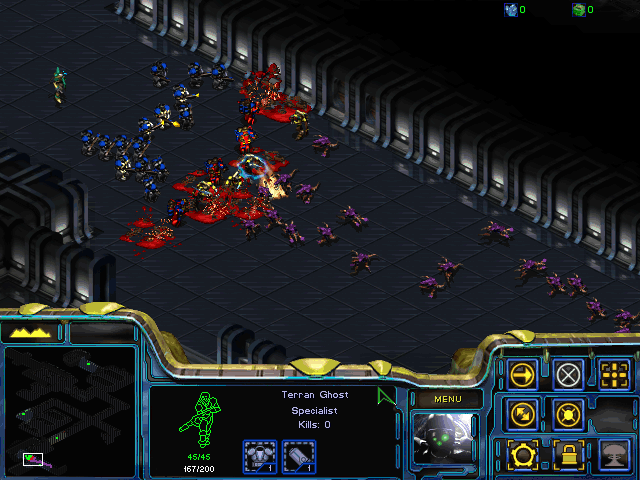Issue the Move command
640x480 pixels.
523,375
